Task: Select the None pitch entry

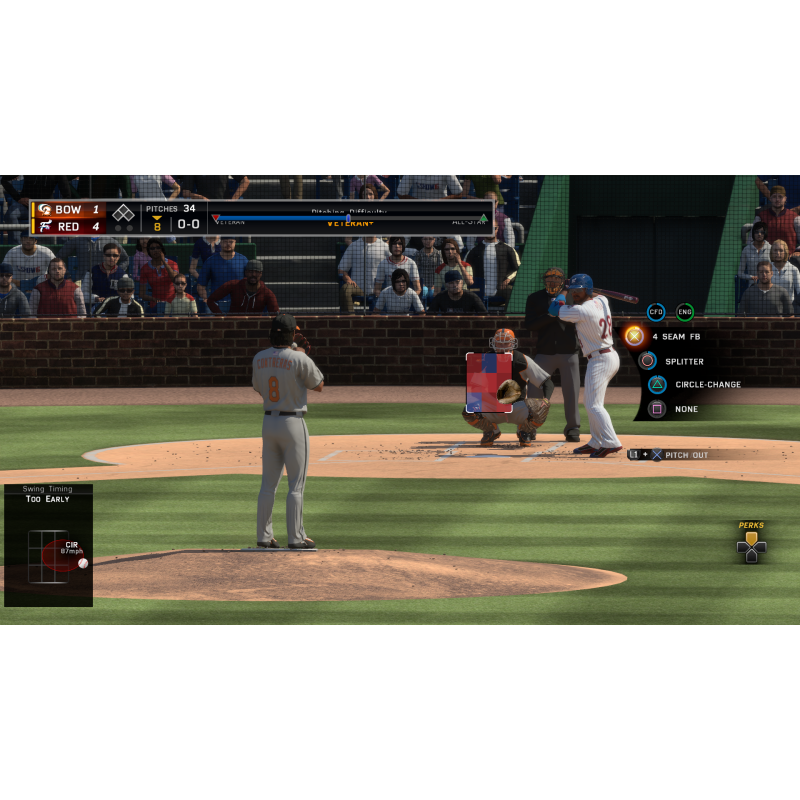Action: pyautogui.click(x=657, y=408)
